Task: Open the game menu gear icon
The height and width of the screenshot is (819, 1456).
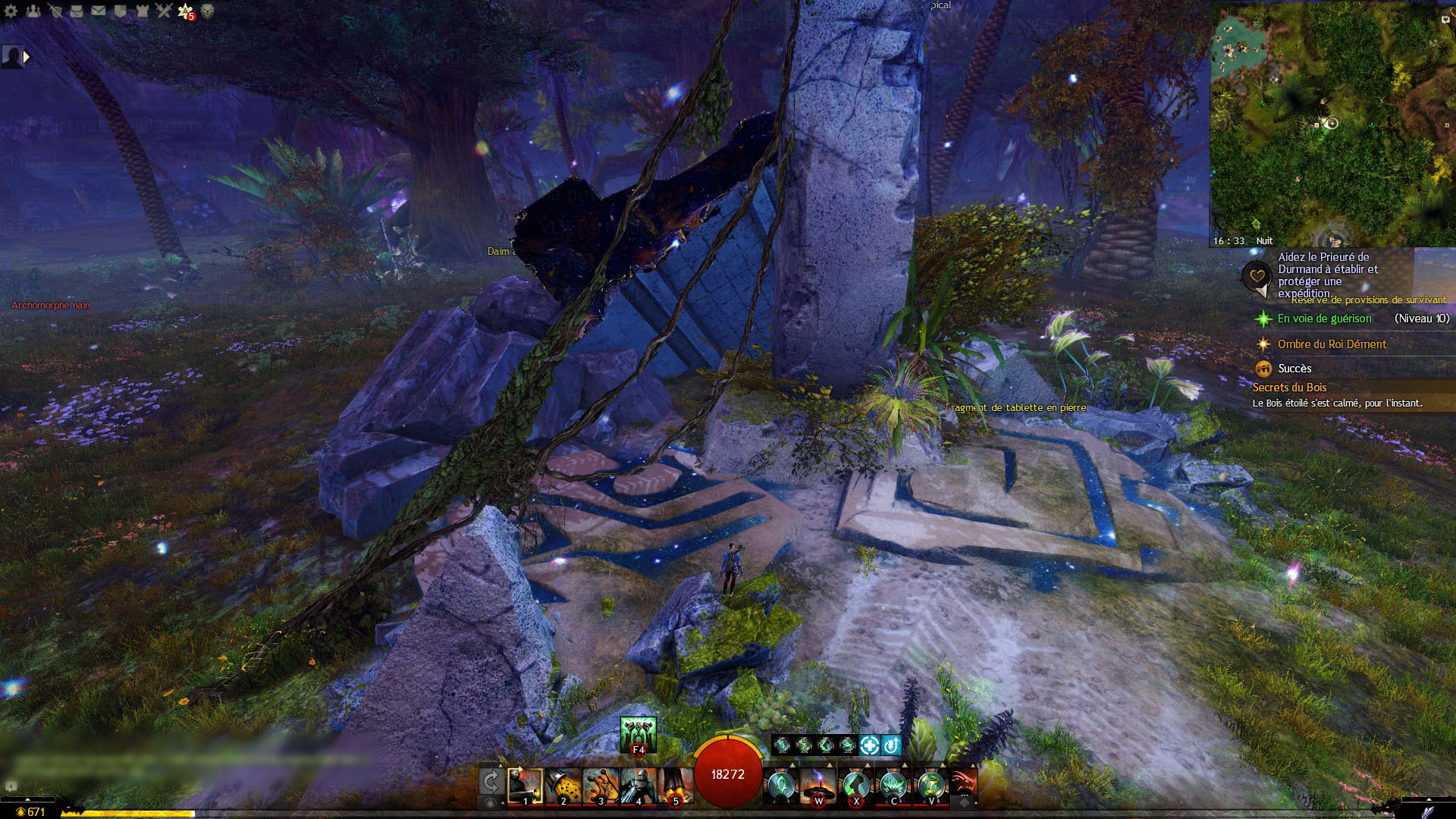Action: (11, 11)
